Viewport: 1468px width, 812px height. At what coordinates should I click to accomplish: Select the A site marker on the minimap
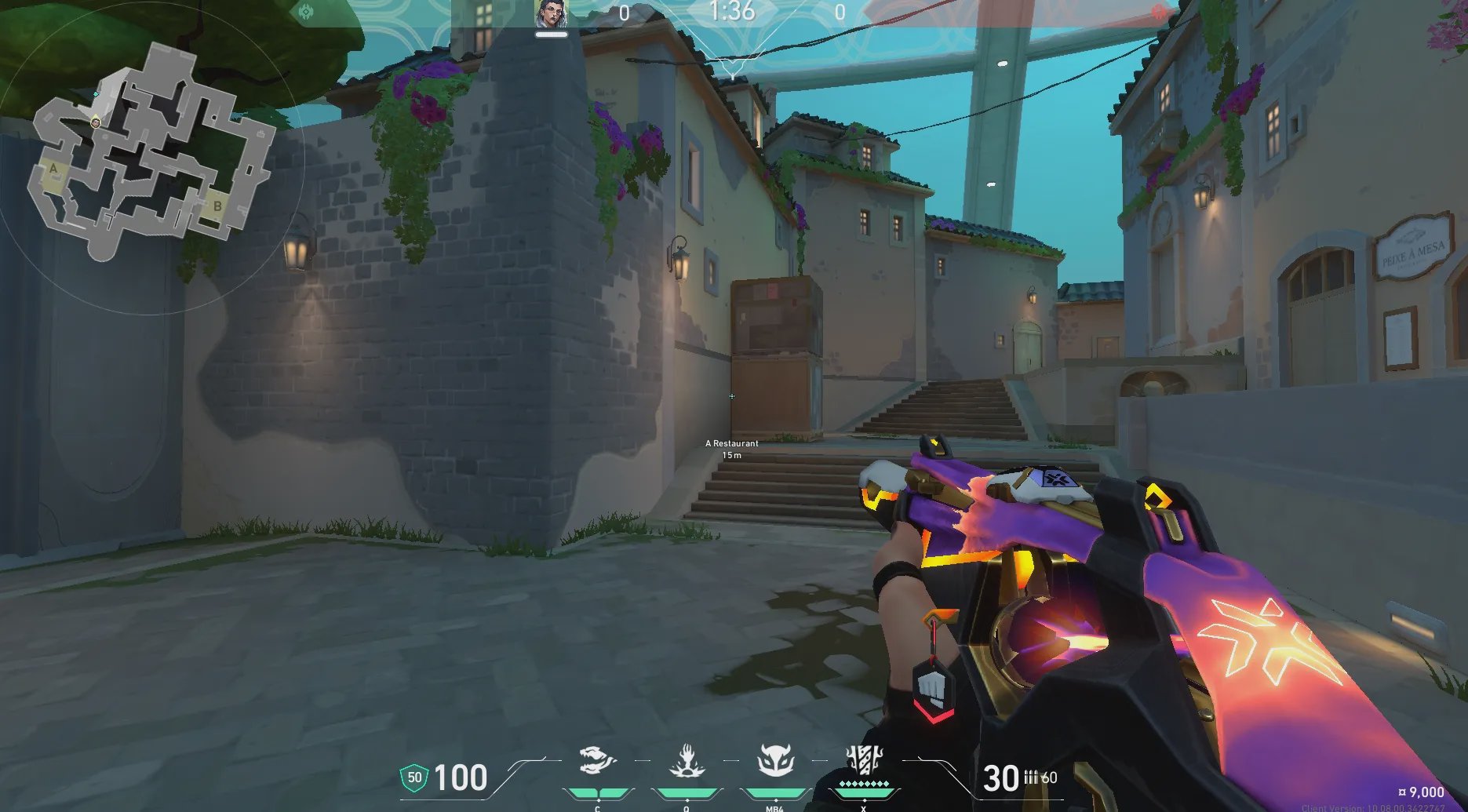pyautogui.click(x=53, y=169)
